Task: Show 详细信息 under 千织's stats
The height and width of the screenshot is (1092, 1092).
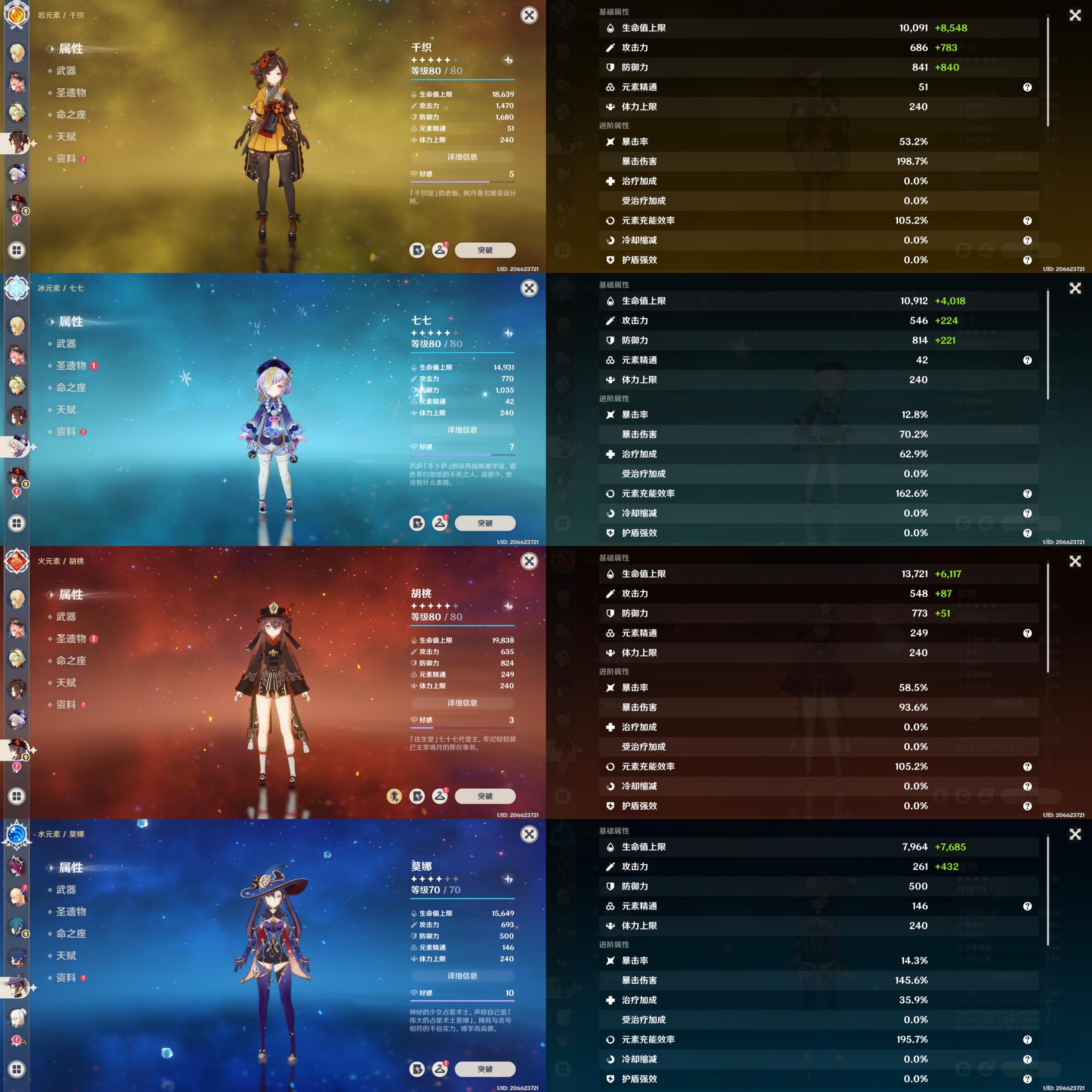Action: 462,157
